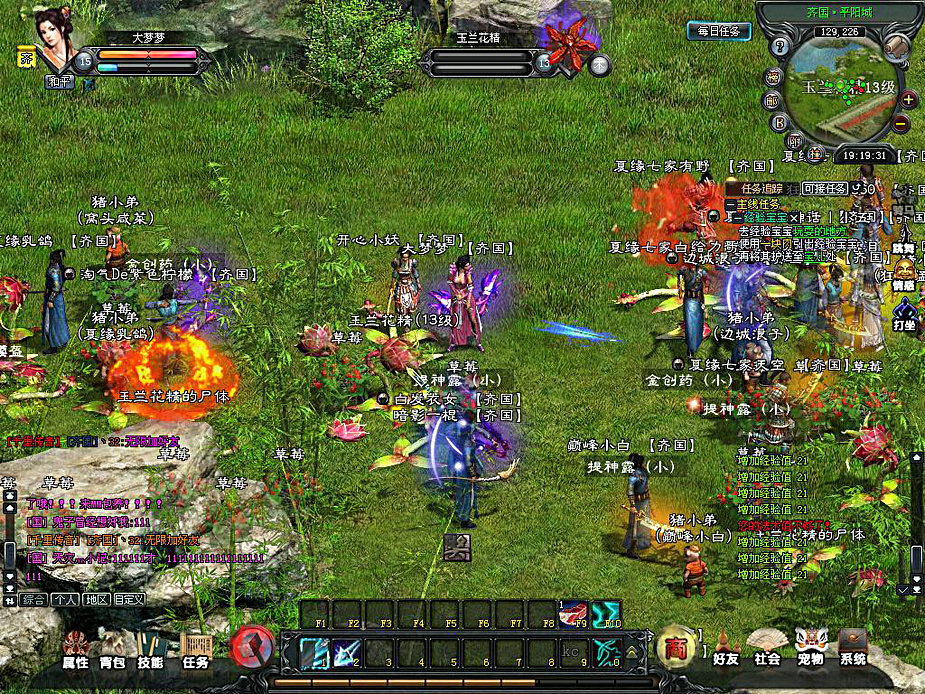Switch to the 可接任务 available quests tab
Image resolution: width=925 pixels, height=694 pixels.
[824, 188]
